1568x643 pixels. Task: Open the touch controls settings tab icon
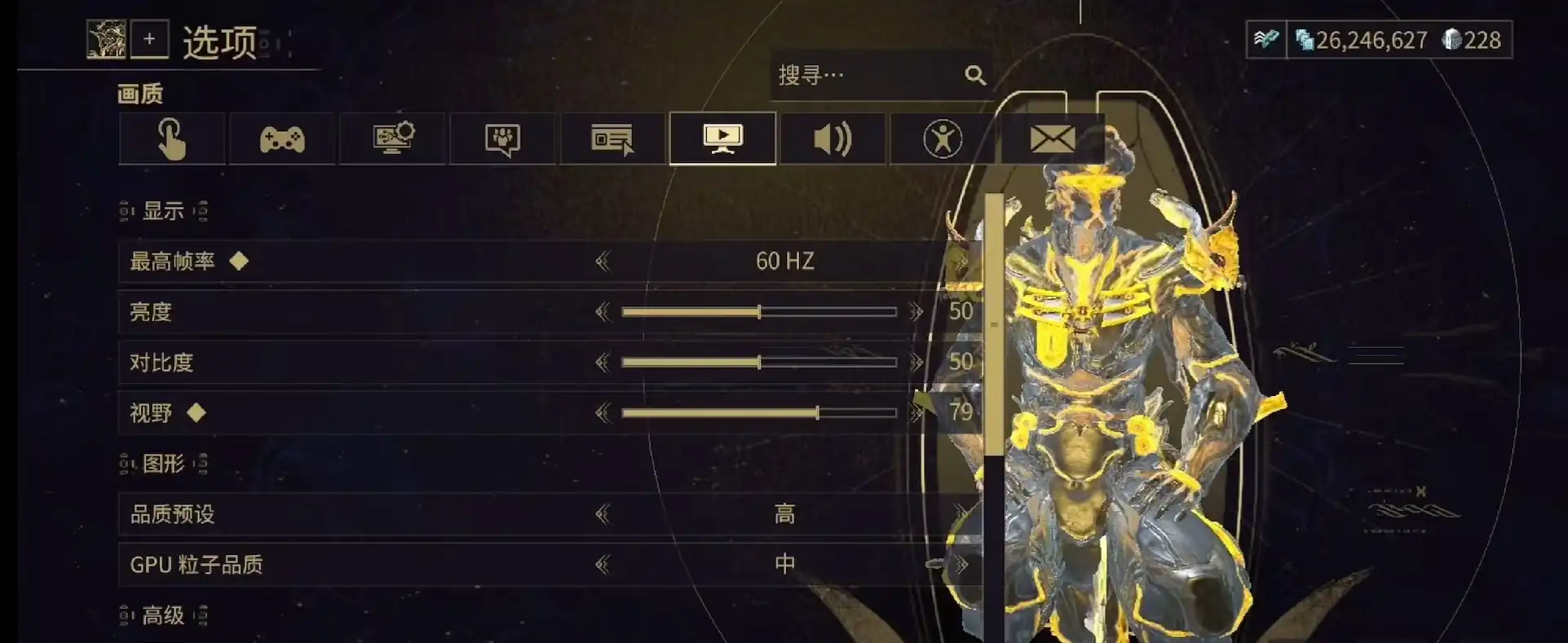coord(171,139)
